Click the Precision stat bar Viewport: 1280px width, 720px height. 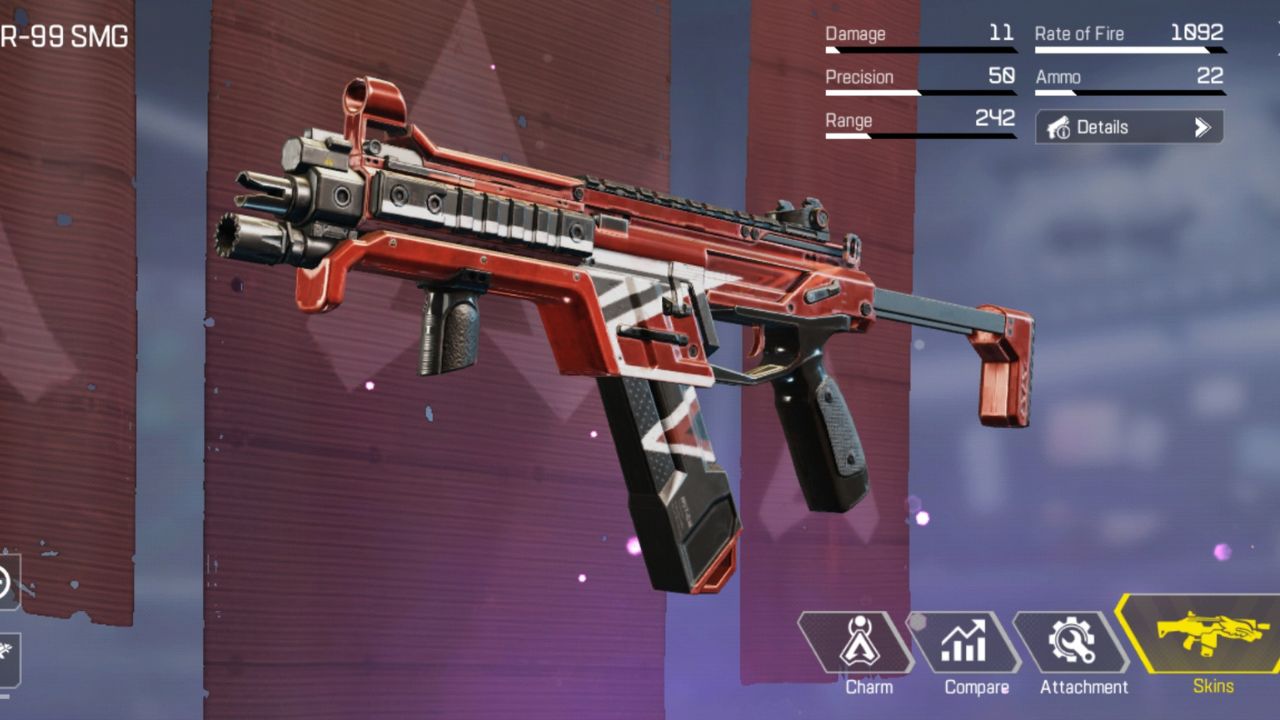[x=920, y=91]
